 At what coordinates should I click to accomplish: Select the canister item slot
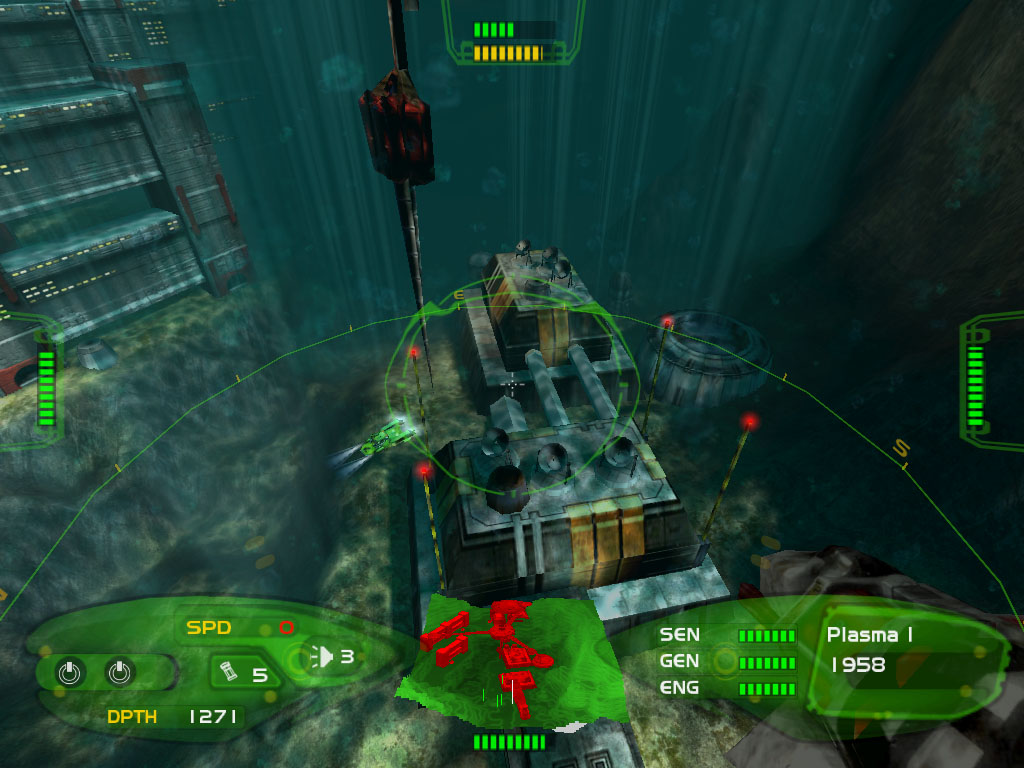[x=228, y=672]
